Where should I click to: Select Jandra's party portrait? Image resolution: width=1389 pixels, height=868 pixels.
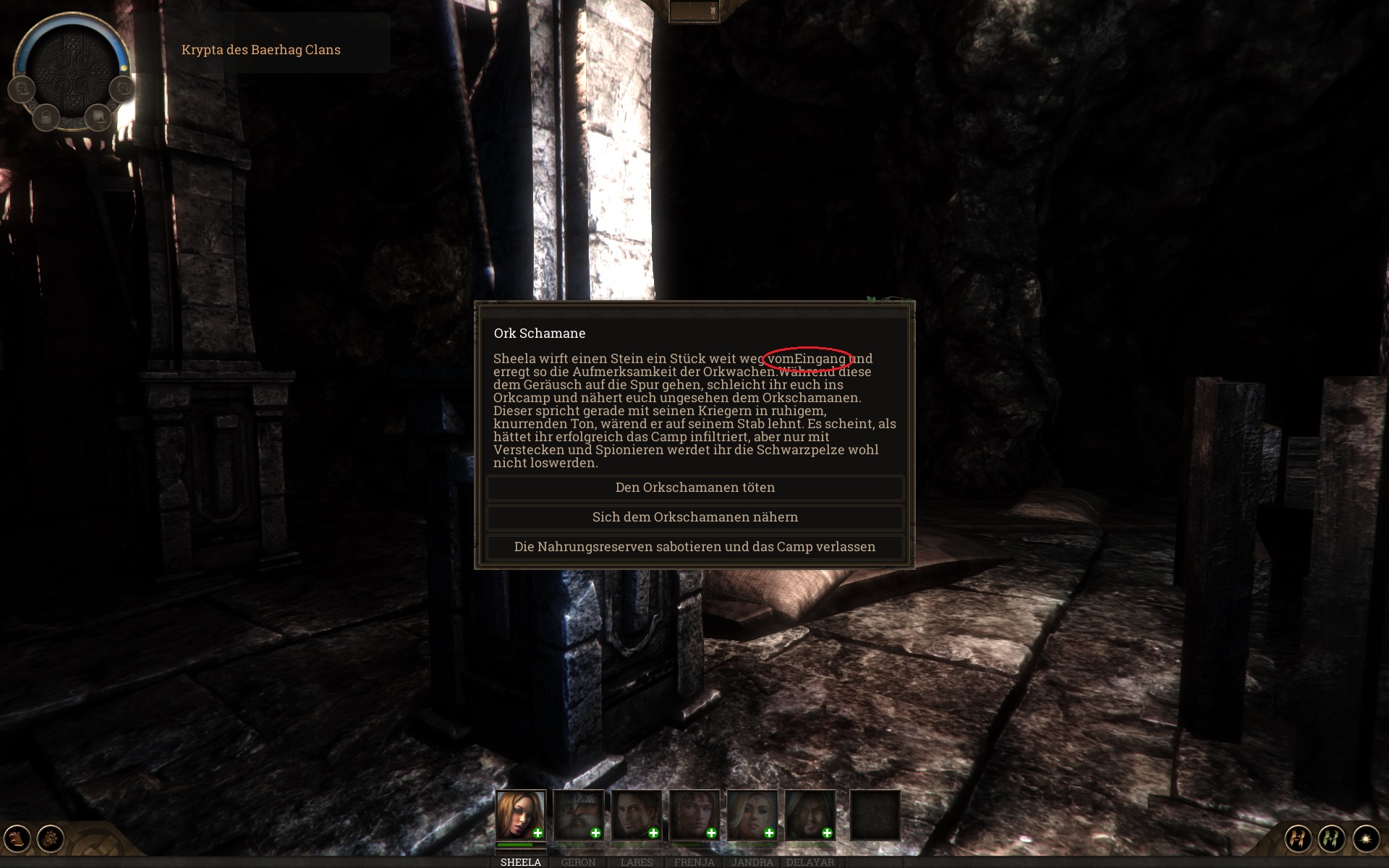pos(752,814)
